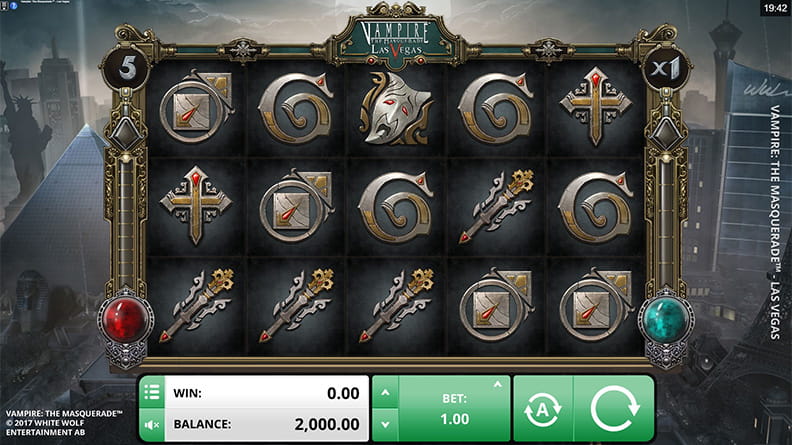Screen dimensions: 792x445
Task: Open the bet amount selector
Action: 453,408
